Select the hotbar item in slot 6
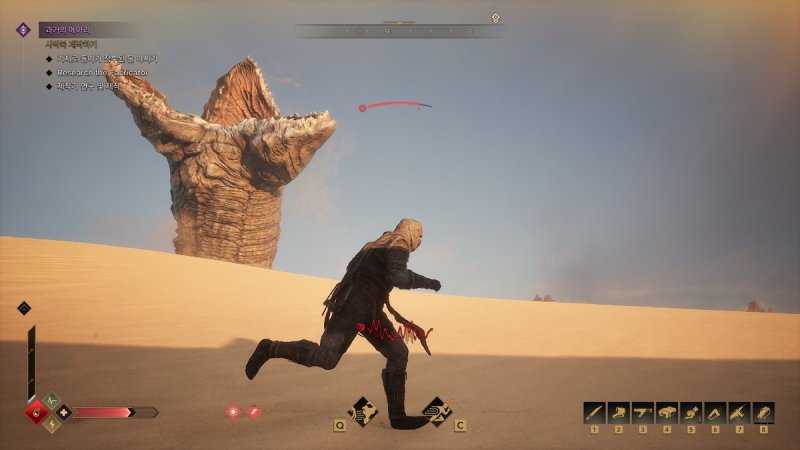800x450 pixels. click(x=714, y=412)
